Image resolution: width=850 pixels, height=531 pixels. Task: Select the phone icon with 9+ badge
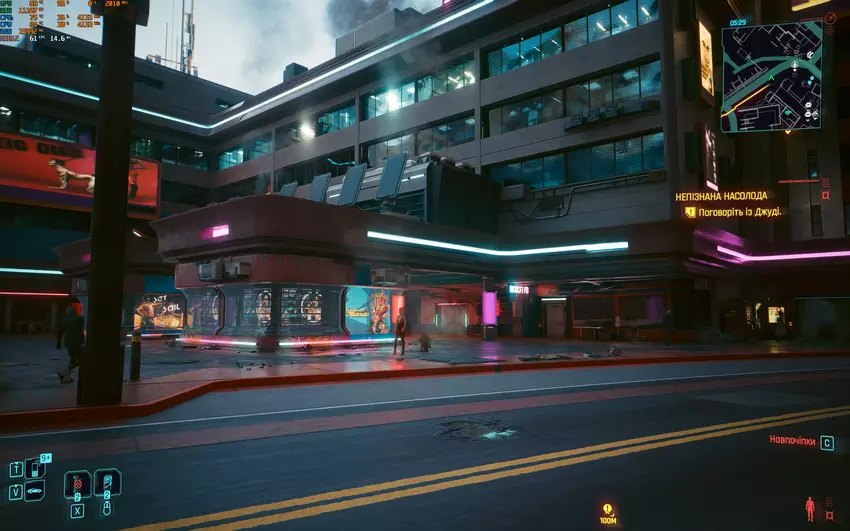coord(35,468)
